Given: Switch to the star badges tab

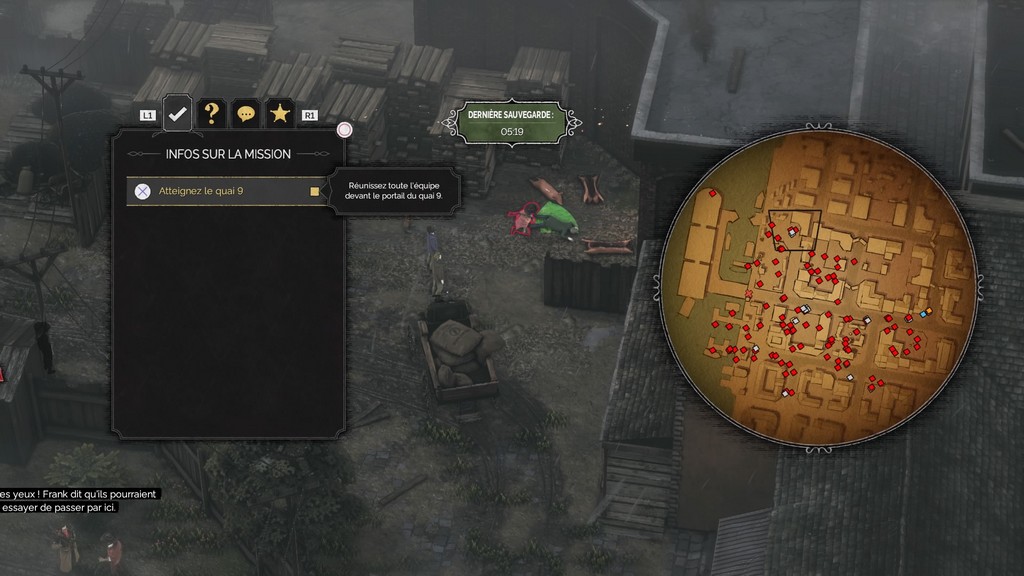Looking at the screenshot, I should pos(280,114).
